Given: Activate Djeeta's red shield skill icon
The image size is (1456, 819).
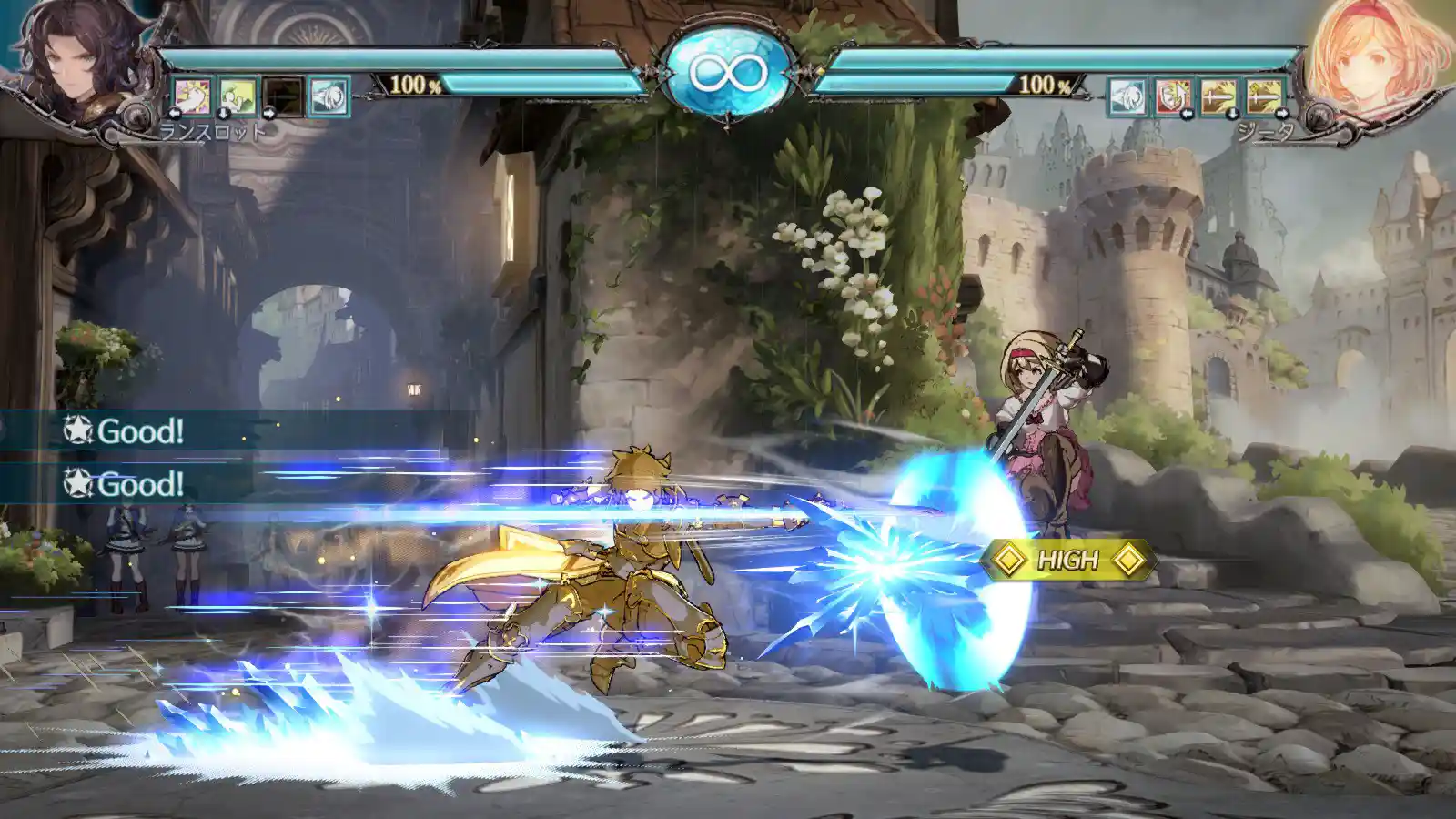Looking at the screenshot, I should (1172, 96).
